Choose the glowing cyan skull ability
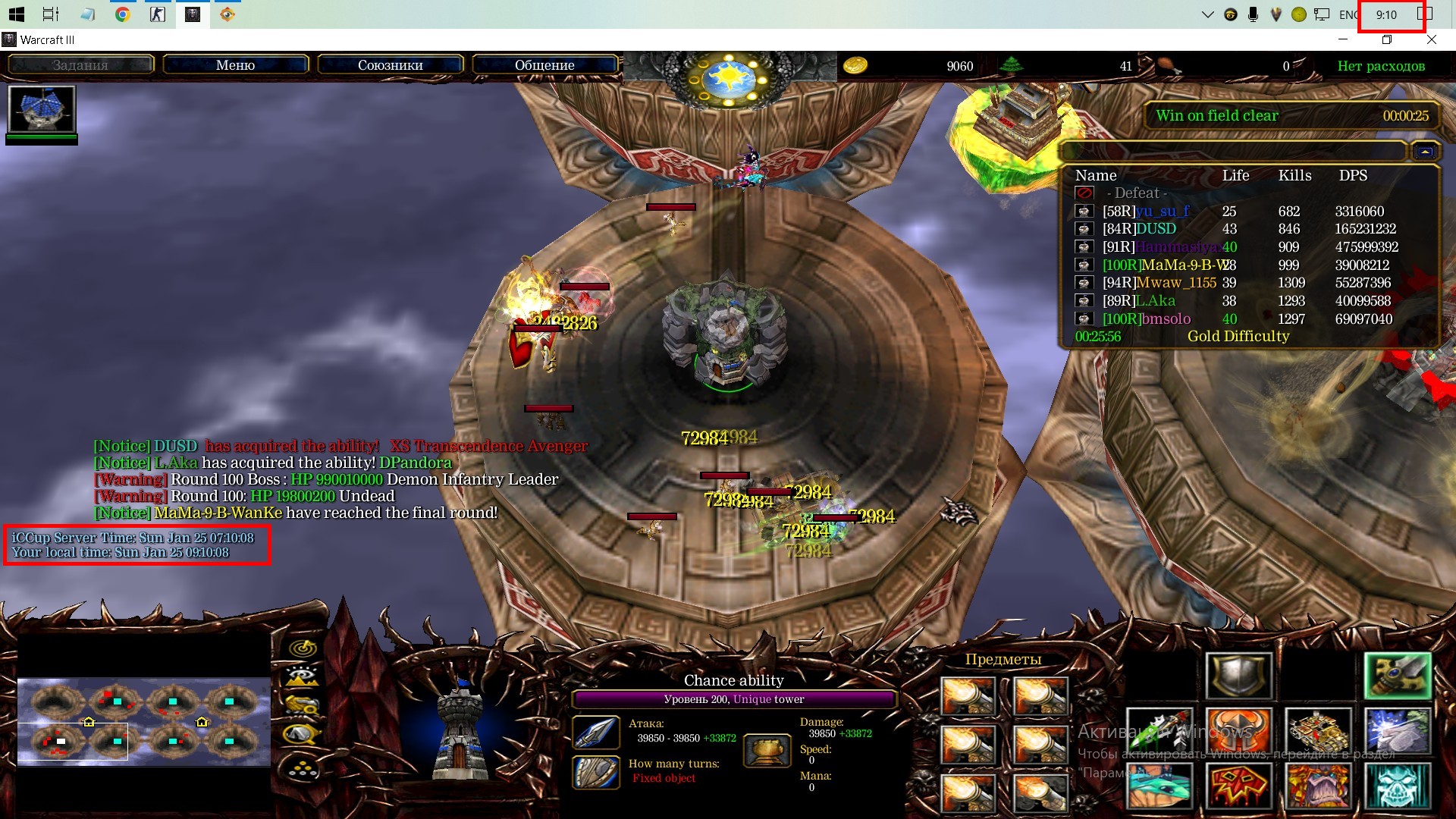The image size is (1456, 819). (1398, 786)
